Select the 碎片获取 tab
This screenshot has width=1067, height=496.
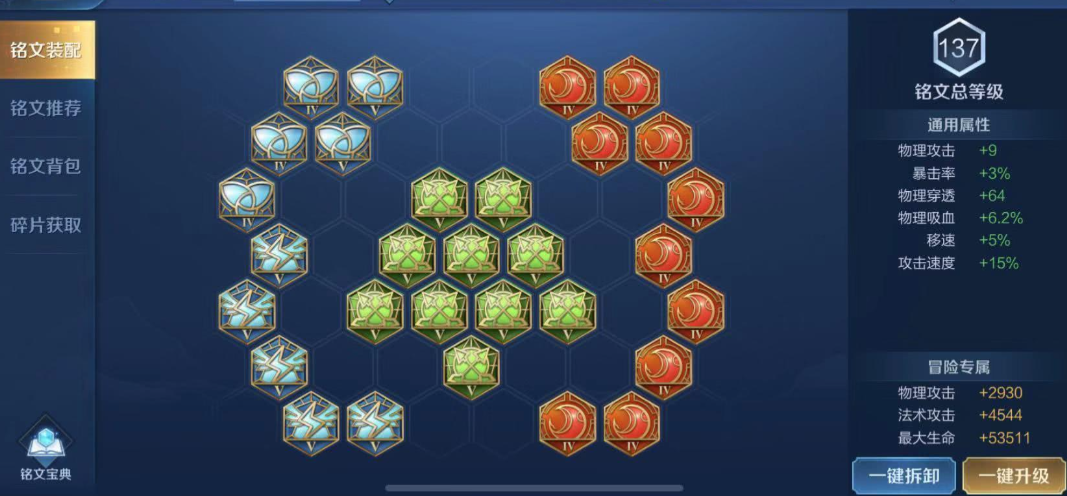pyautogui.click(x=46, y=225)
